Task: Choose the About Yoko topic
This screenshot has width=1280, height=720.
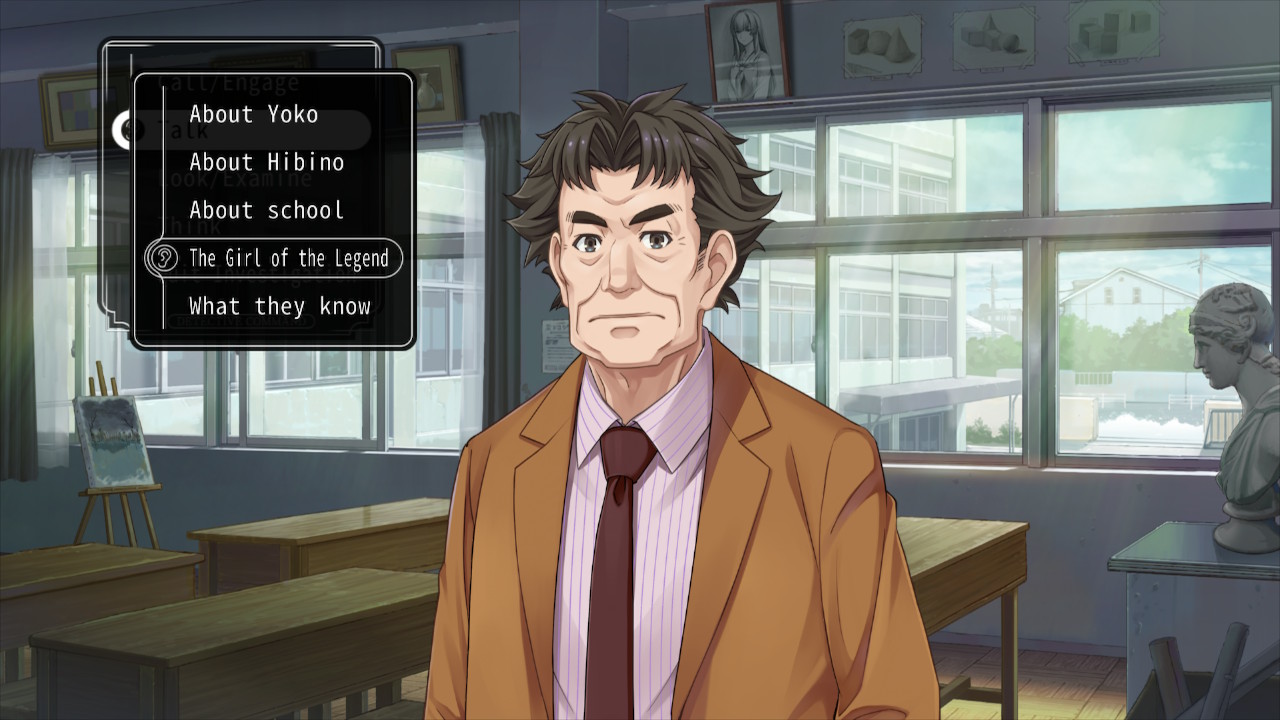Action: (254, 114)
